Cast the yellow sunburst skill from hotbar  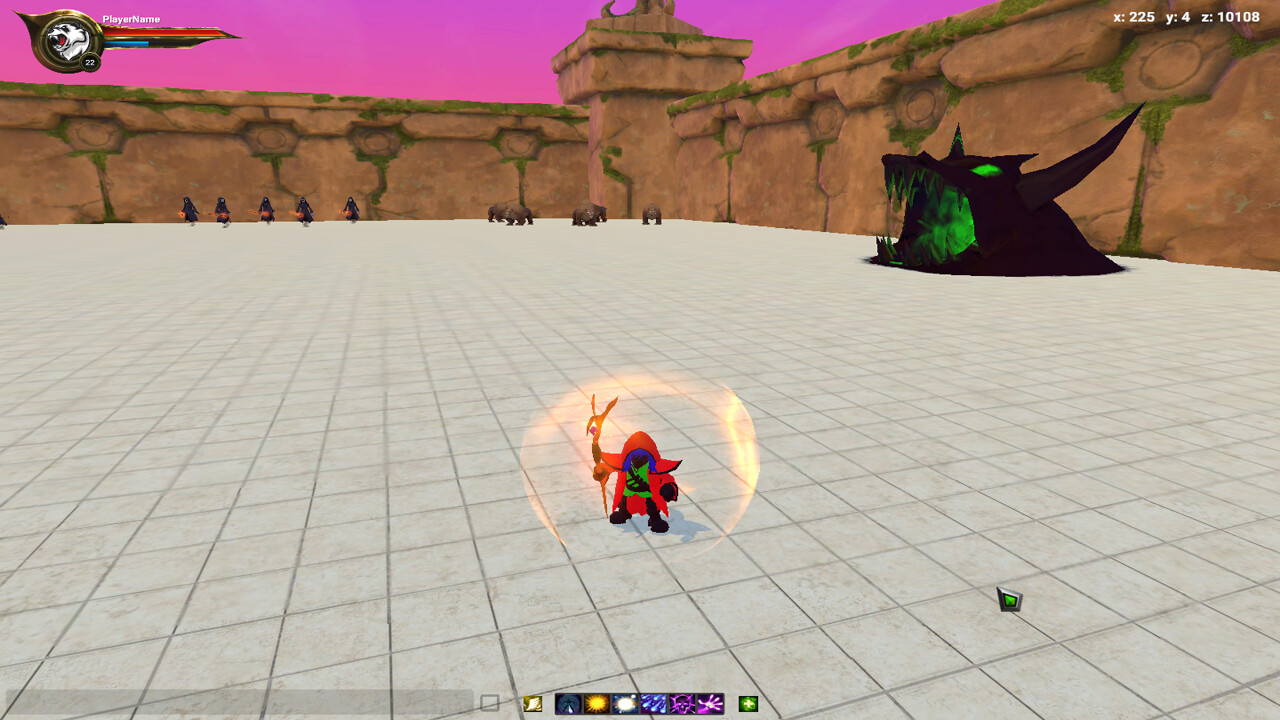click(596, 703)
